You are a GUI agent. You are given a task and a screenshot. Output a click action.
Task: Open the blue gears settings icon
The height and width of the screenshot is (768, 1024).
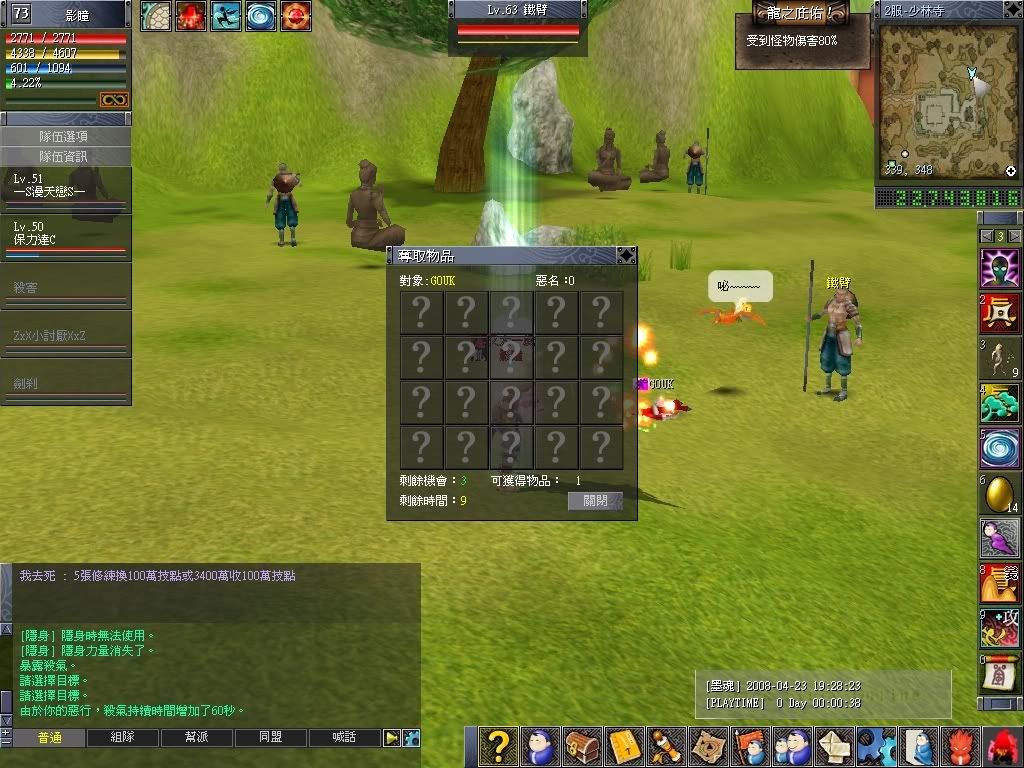pos(877,747)
